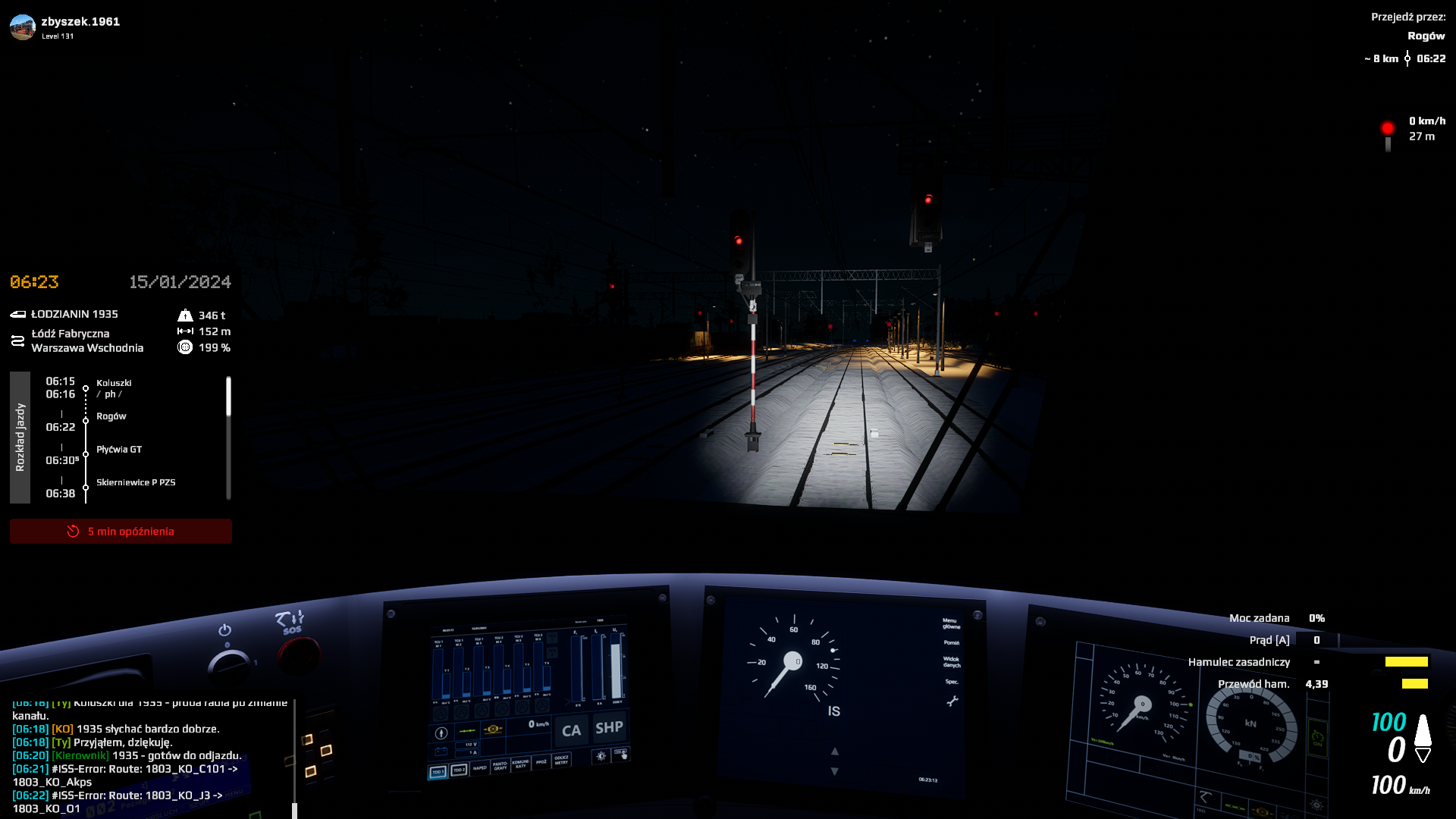The width and height of the screenshot is (1456, 819).
Task: Acknowledge the CA alerter button
Action: point(571,730)
